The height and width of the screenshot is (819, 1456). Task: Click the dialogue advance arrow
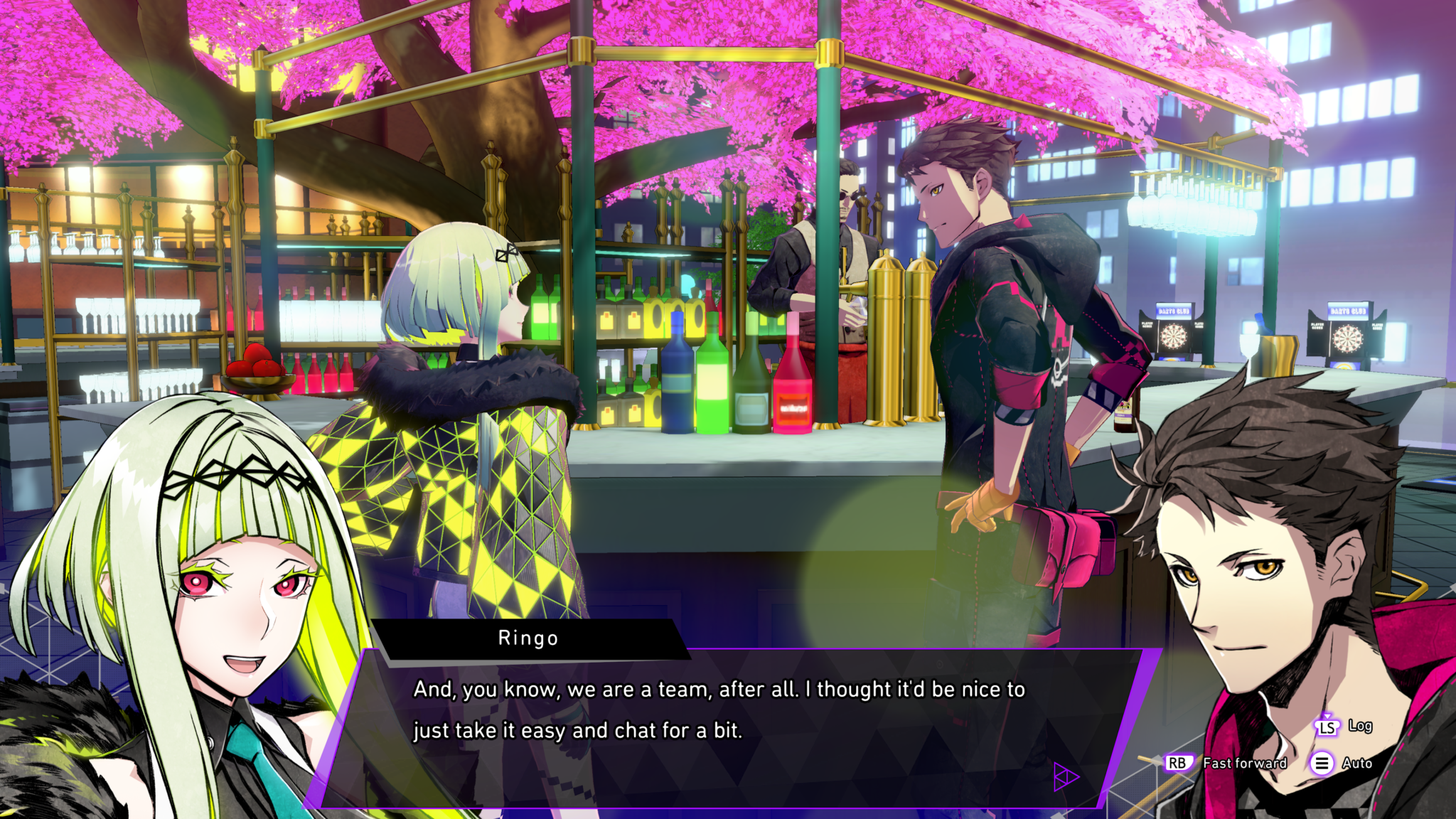(x=1065, y=776)
